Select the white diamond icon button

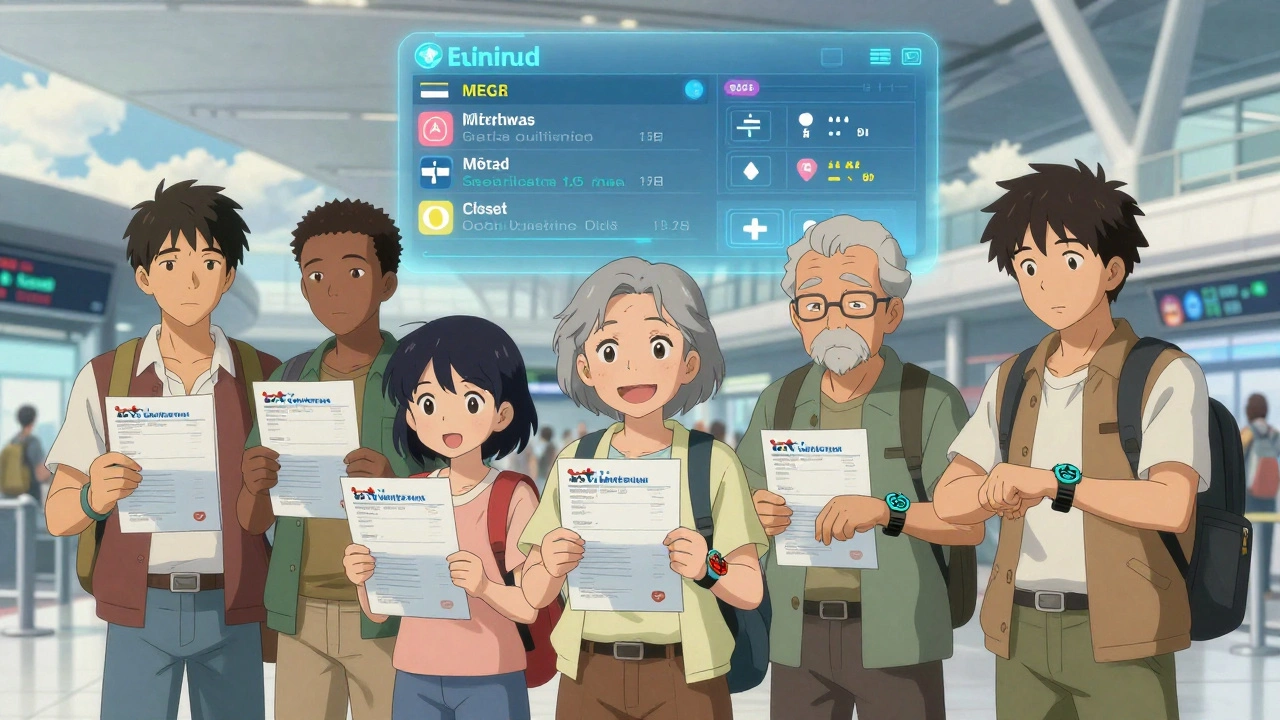[751, 172]
